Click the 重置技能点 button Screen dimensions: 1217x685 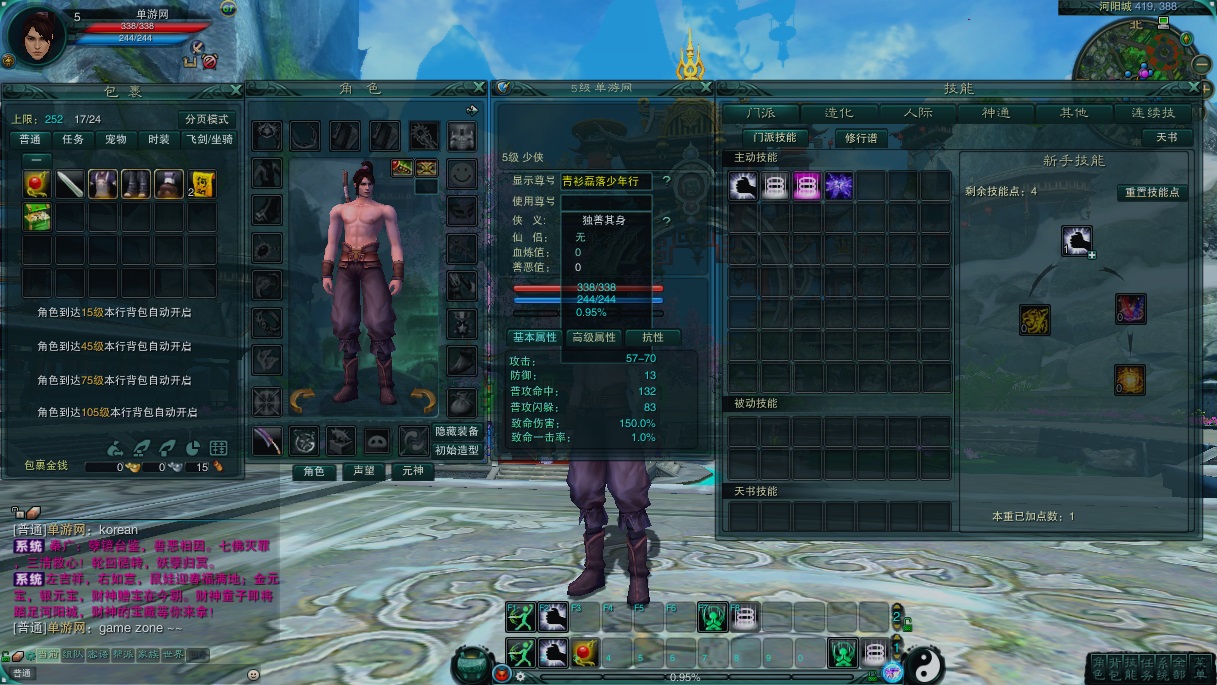tap(1152, 192)
